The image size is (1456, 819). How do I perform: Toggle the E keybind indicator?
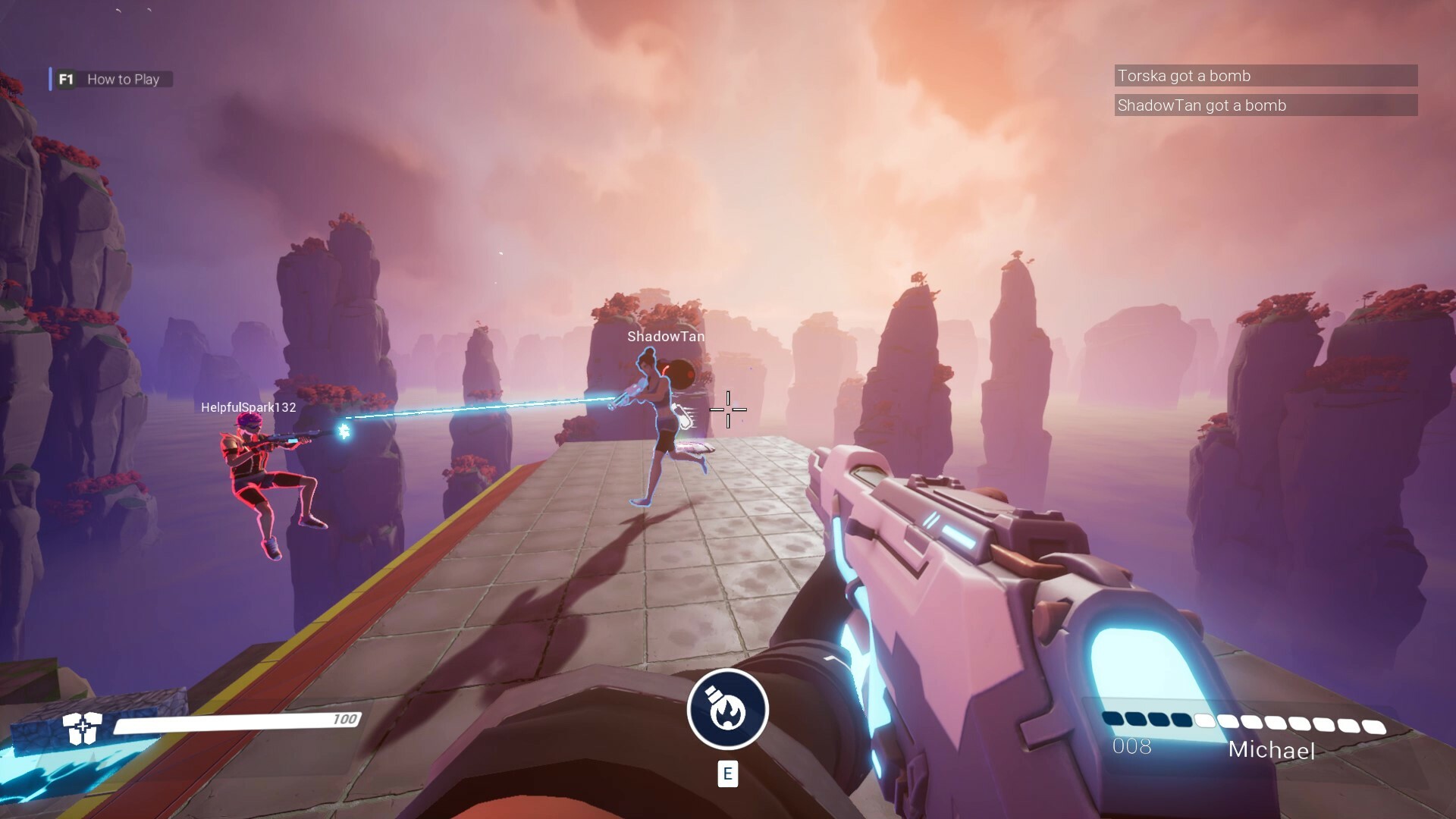(x=727, y=775)
